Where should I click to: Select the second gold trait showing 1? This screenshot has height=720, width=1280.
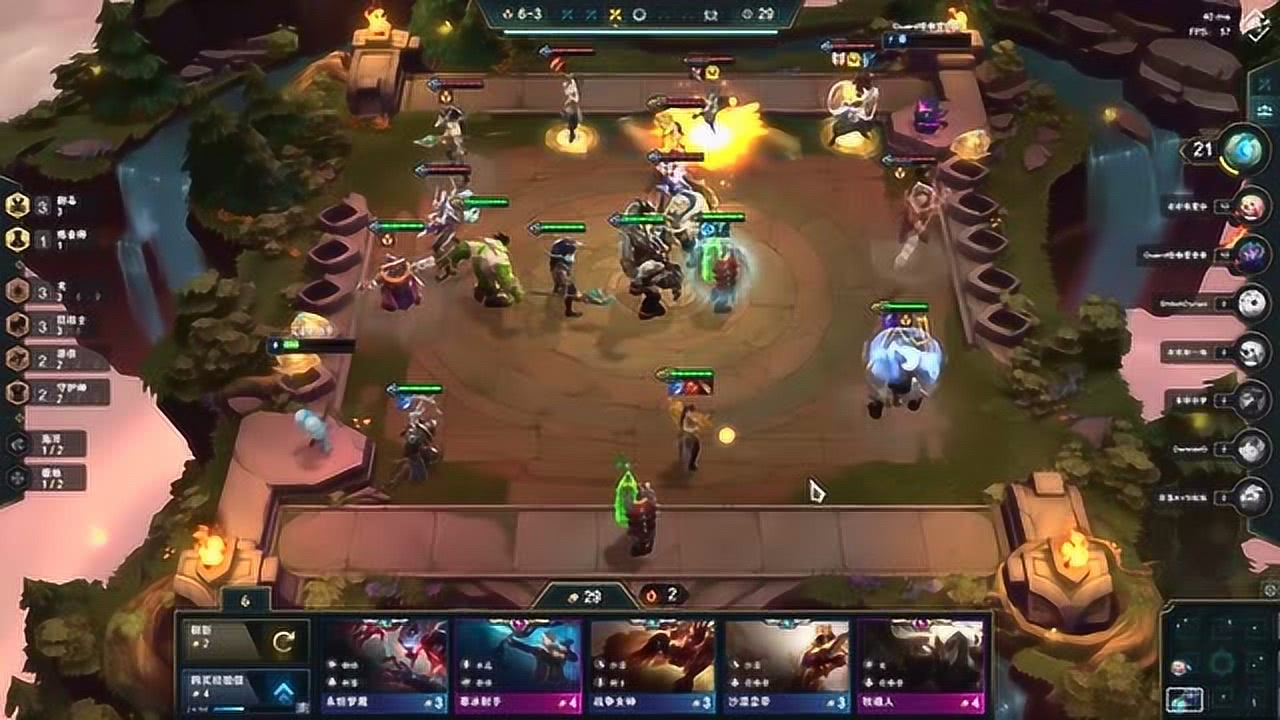(x=18, y=239)
